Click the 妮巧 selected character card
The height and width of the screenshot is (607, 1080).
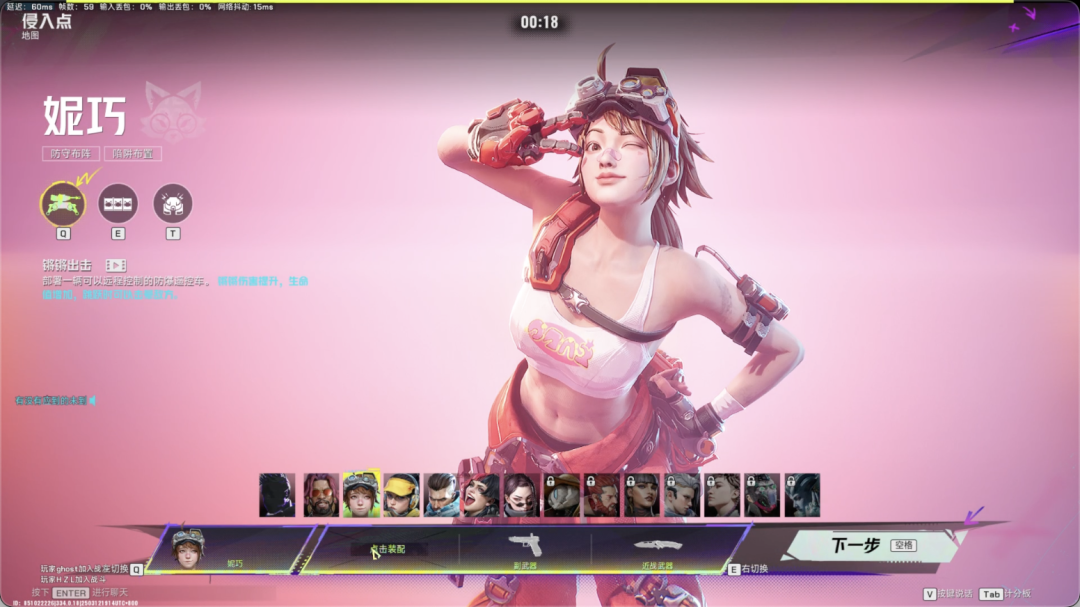232,549
